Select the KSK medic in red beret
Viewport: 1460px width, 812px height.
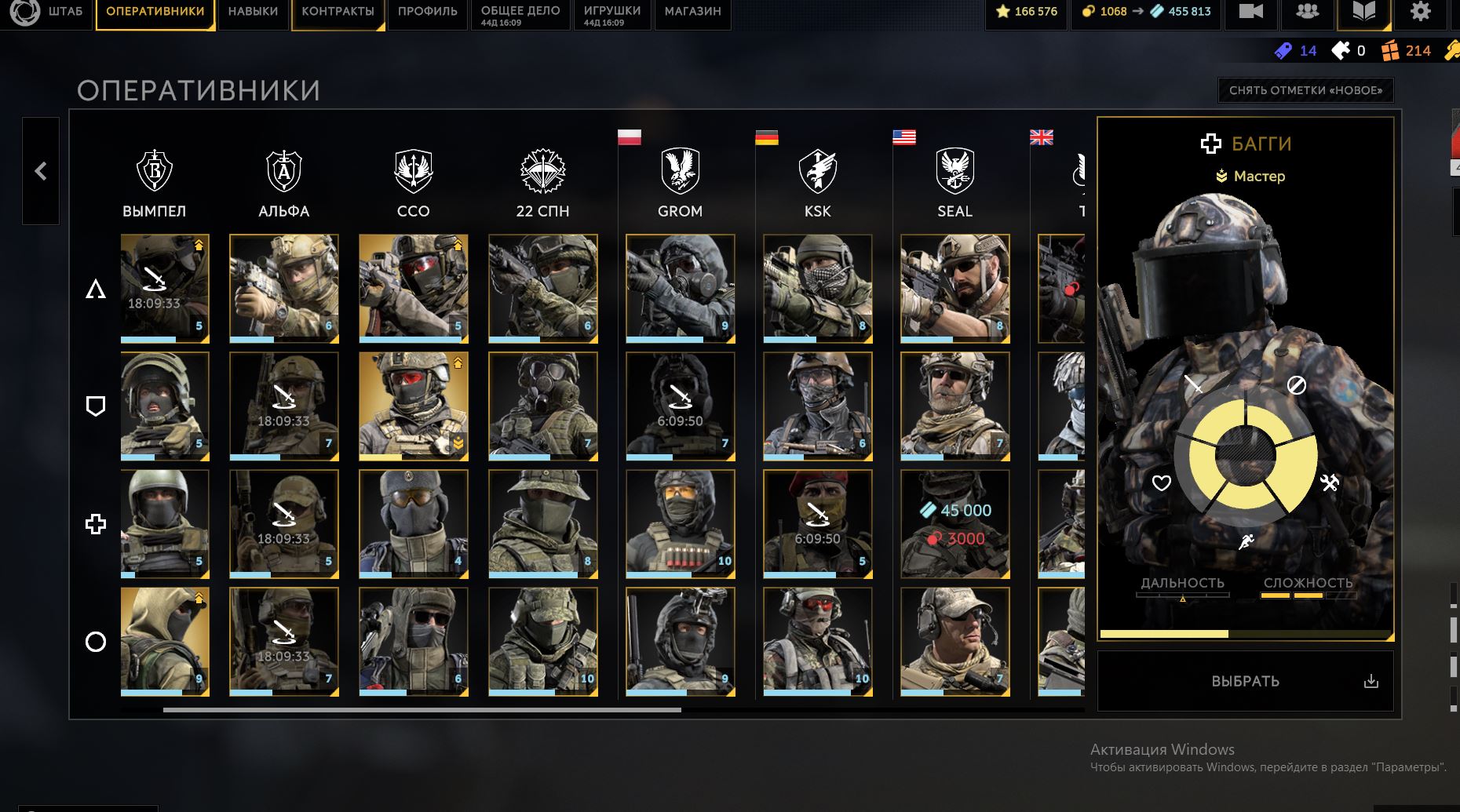817,524
